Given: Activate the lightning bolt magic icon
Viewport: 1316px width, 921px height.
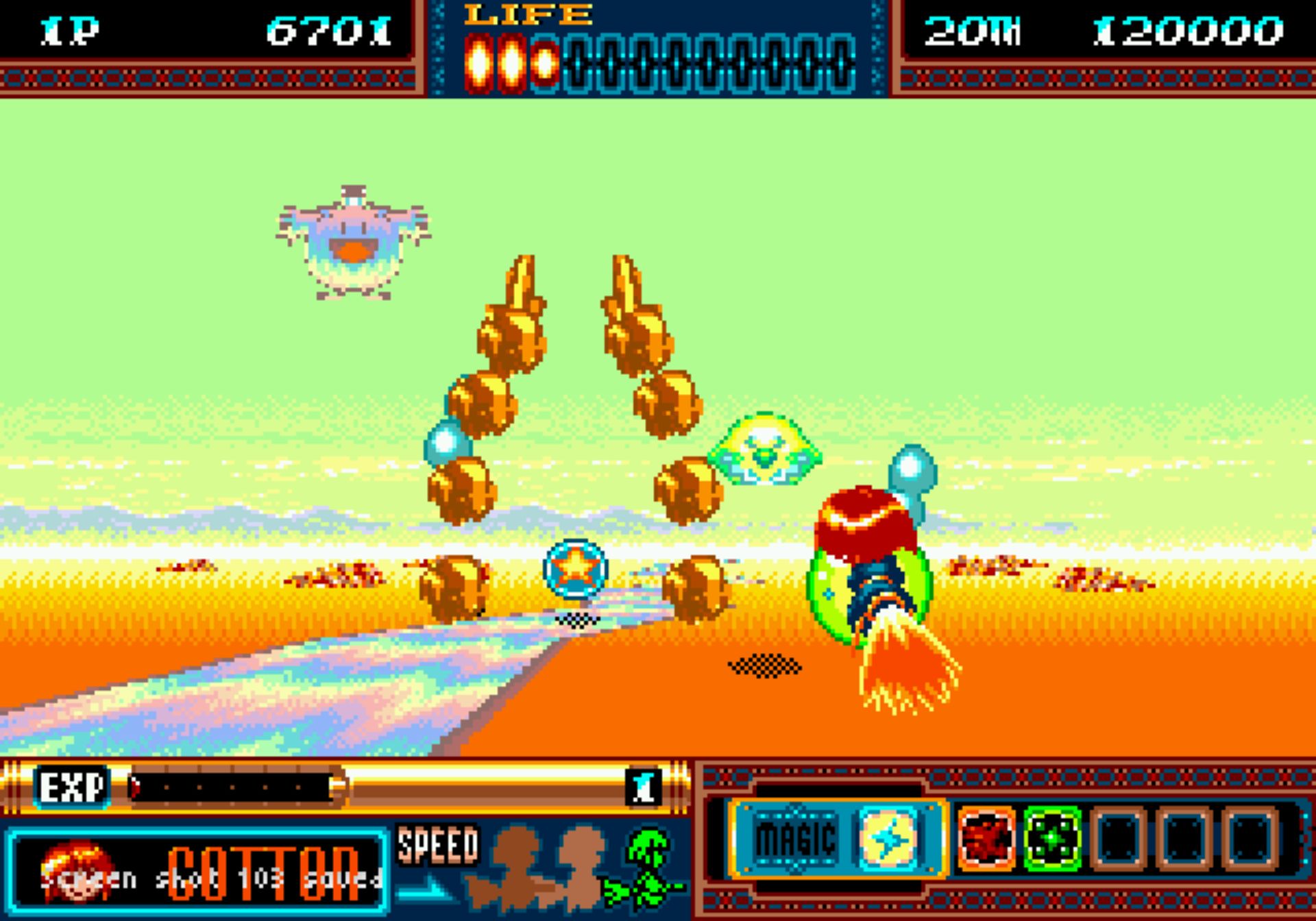Looking at the screenshot, I should click(889, 838).
